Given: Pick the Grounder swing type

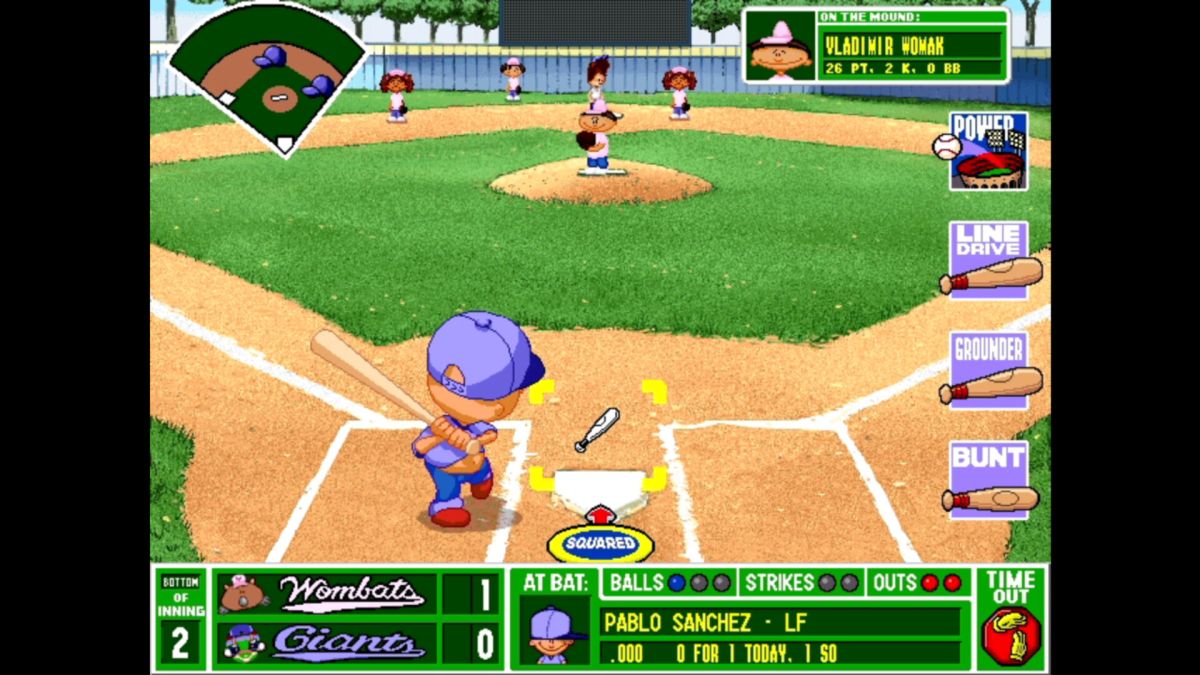Looking at the screenshot, I should click(x=989, y=370).
